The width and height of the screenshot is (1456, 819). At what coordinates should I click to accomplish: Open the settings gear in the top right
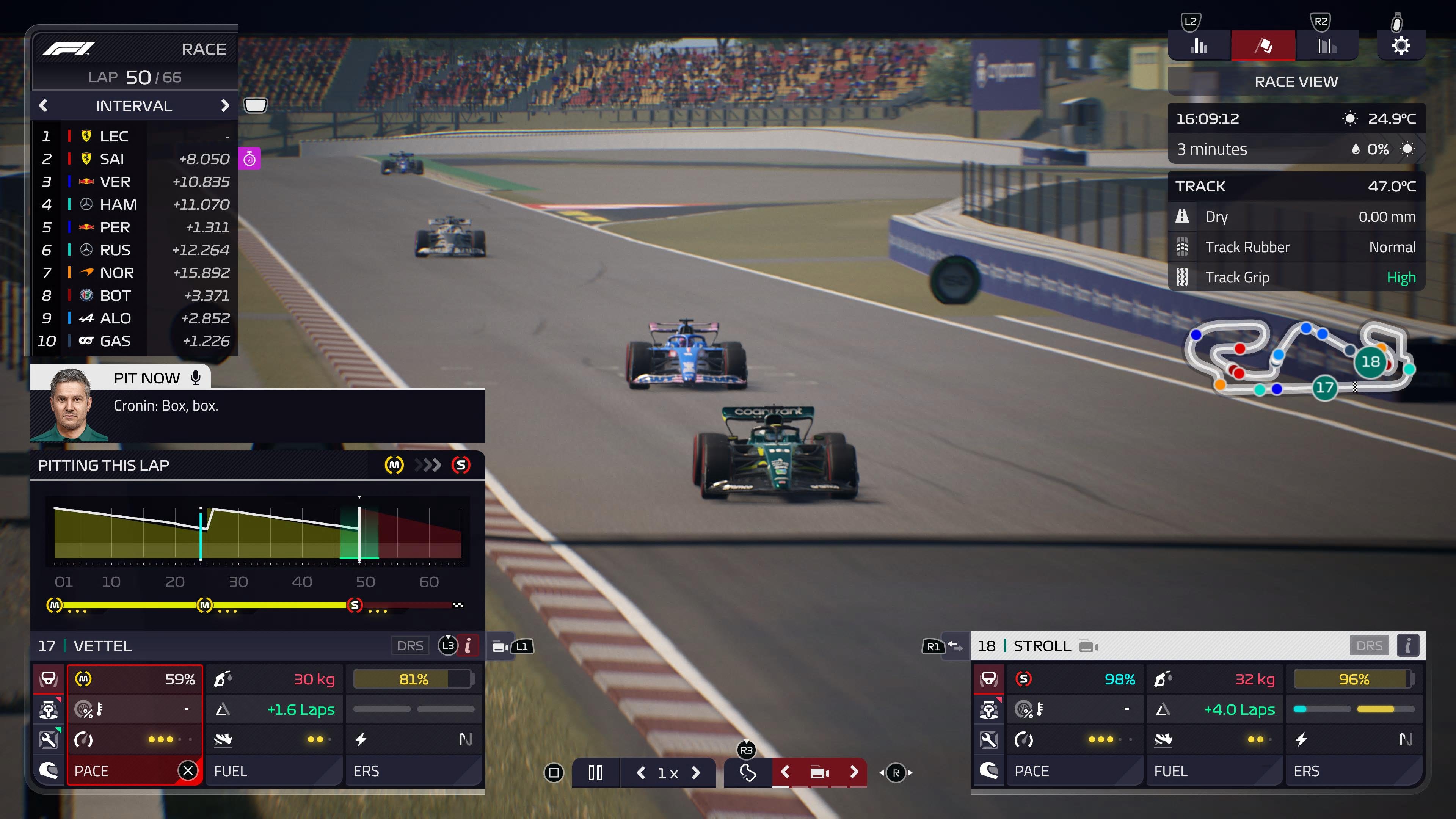click(1401, 45)
